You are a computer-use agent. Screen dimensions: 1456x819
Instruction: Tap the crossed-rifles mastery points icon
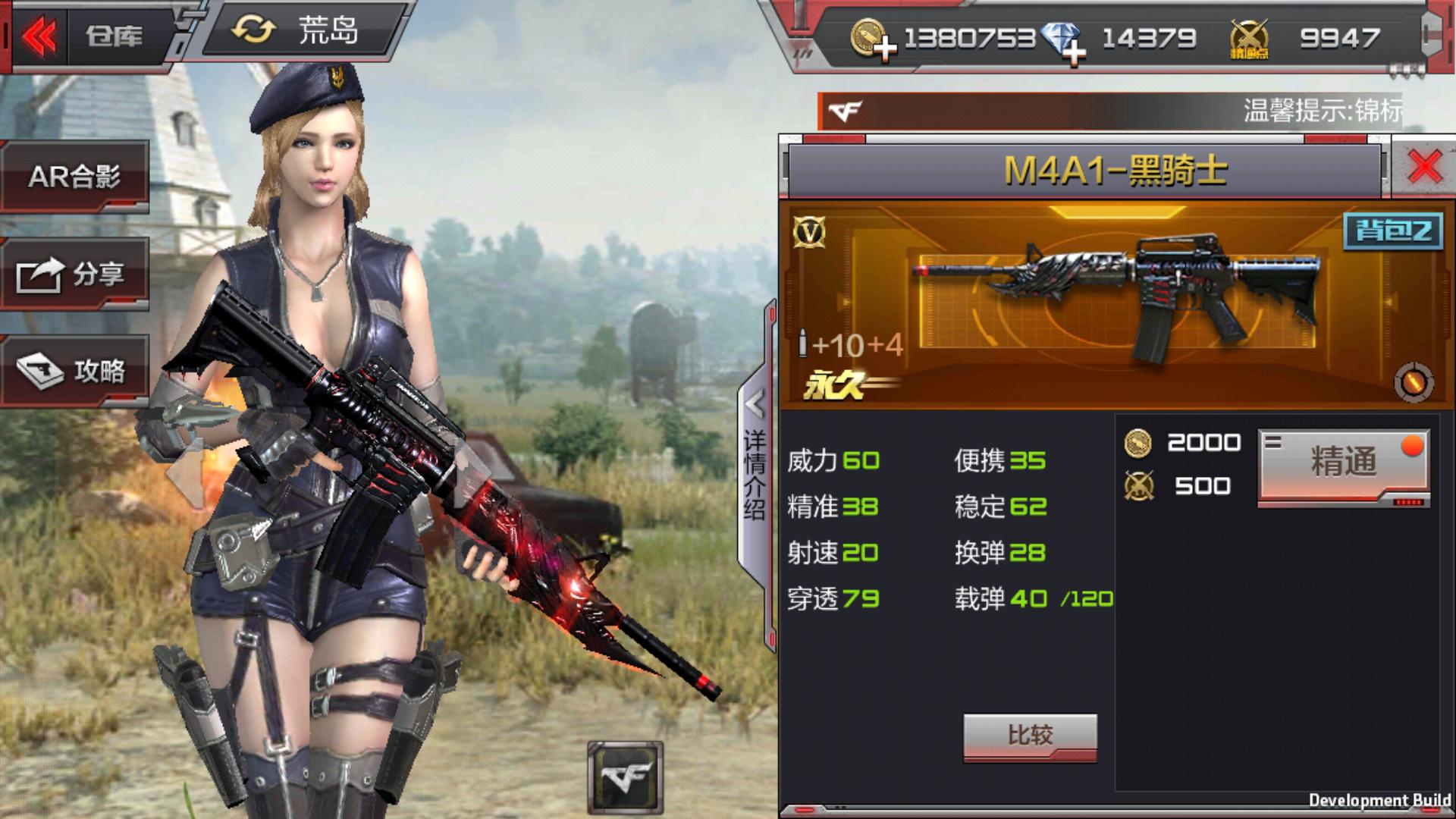(1248, 39)
